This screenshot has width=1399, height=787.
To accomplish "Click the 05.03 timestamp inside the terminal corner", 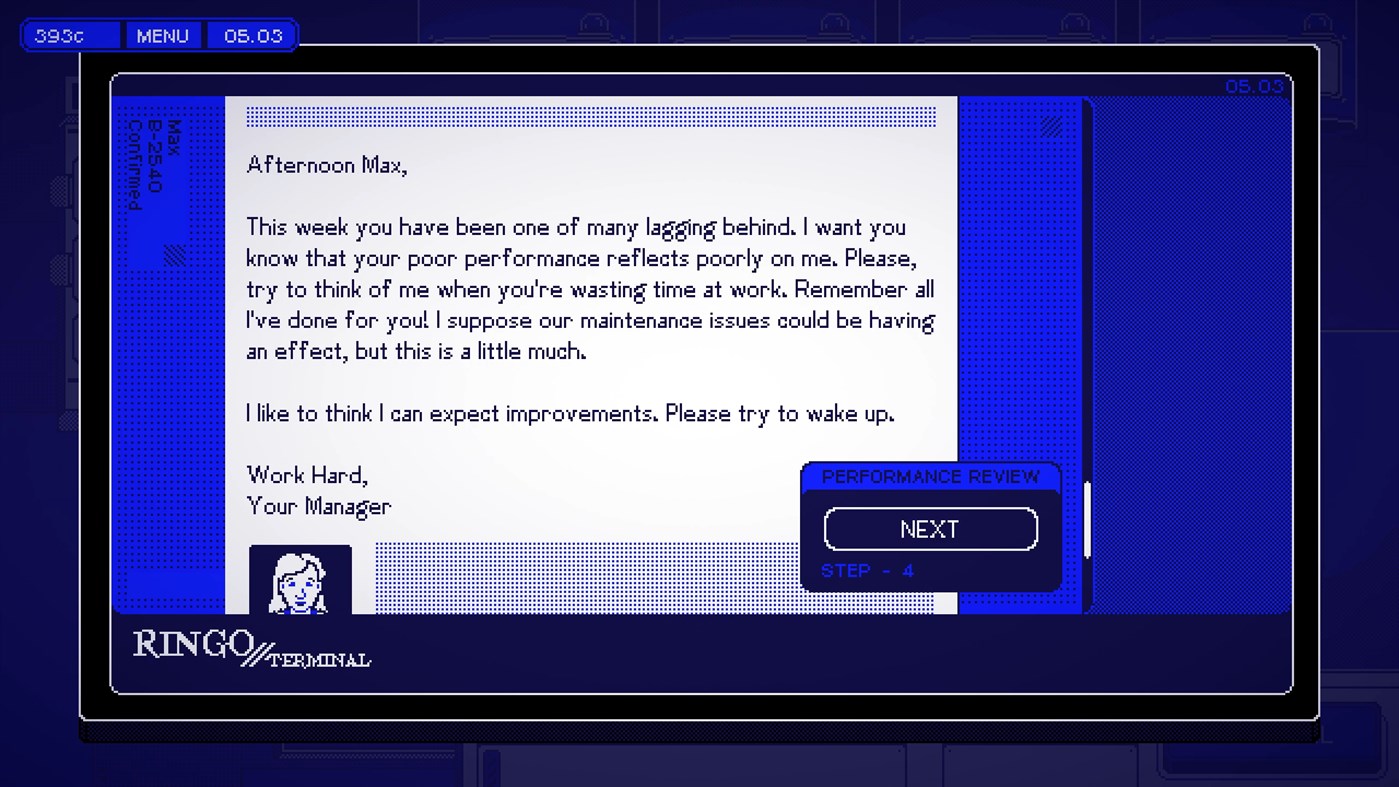I will [x=1254, y=86].
